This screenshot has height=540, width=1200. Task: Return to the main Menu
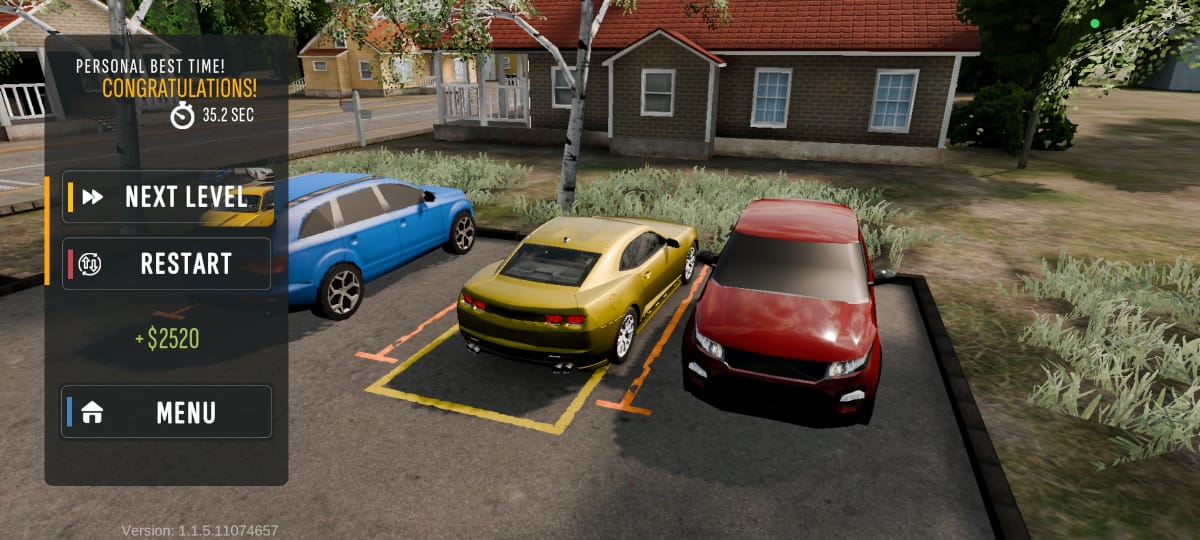[x=167, y=412]
